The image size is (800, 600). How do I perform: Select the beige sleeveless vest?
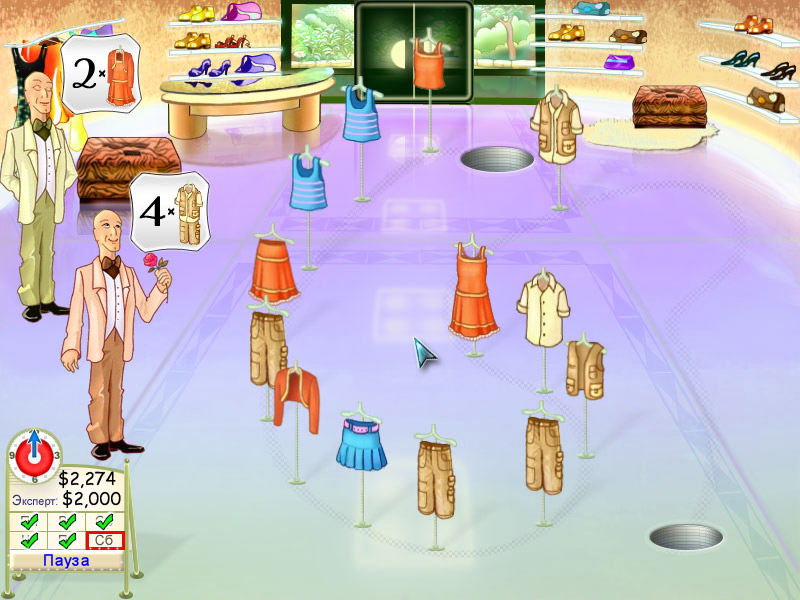(x=585, y=367)
